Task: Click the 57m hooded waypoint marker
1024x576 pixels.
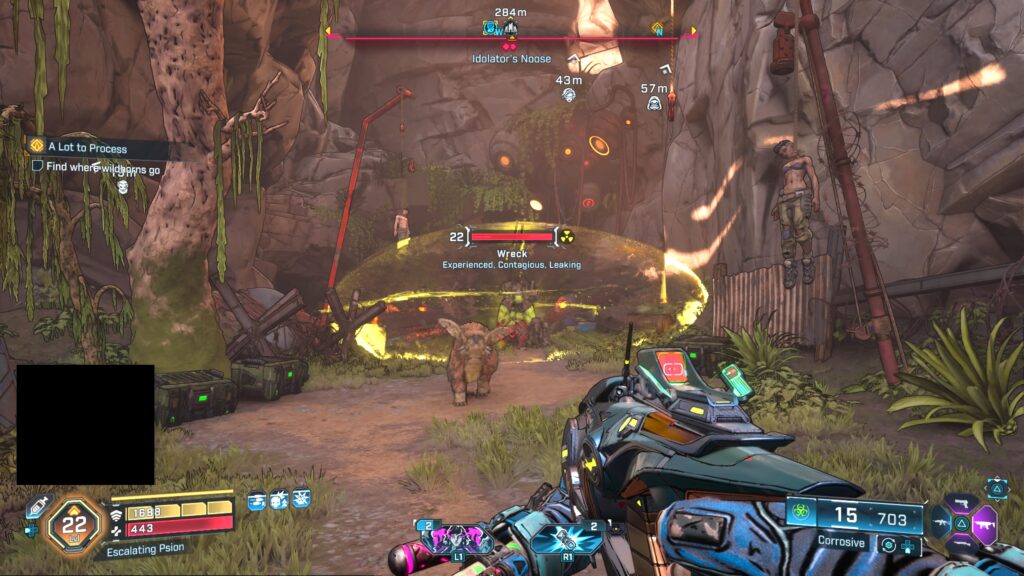Action: [x=653, y=103]
